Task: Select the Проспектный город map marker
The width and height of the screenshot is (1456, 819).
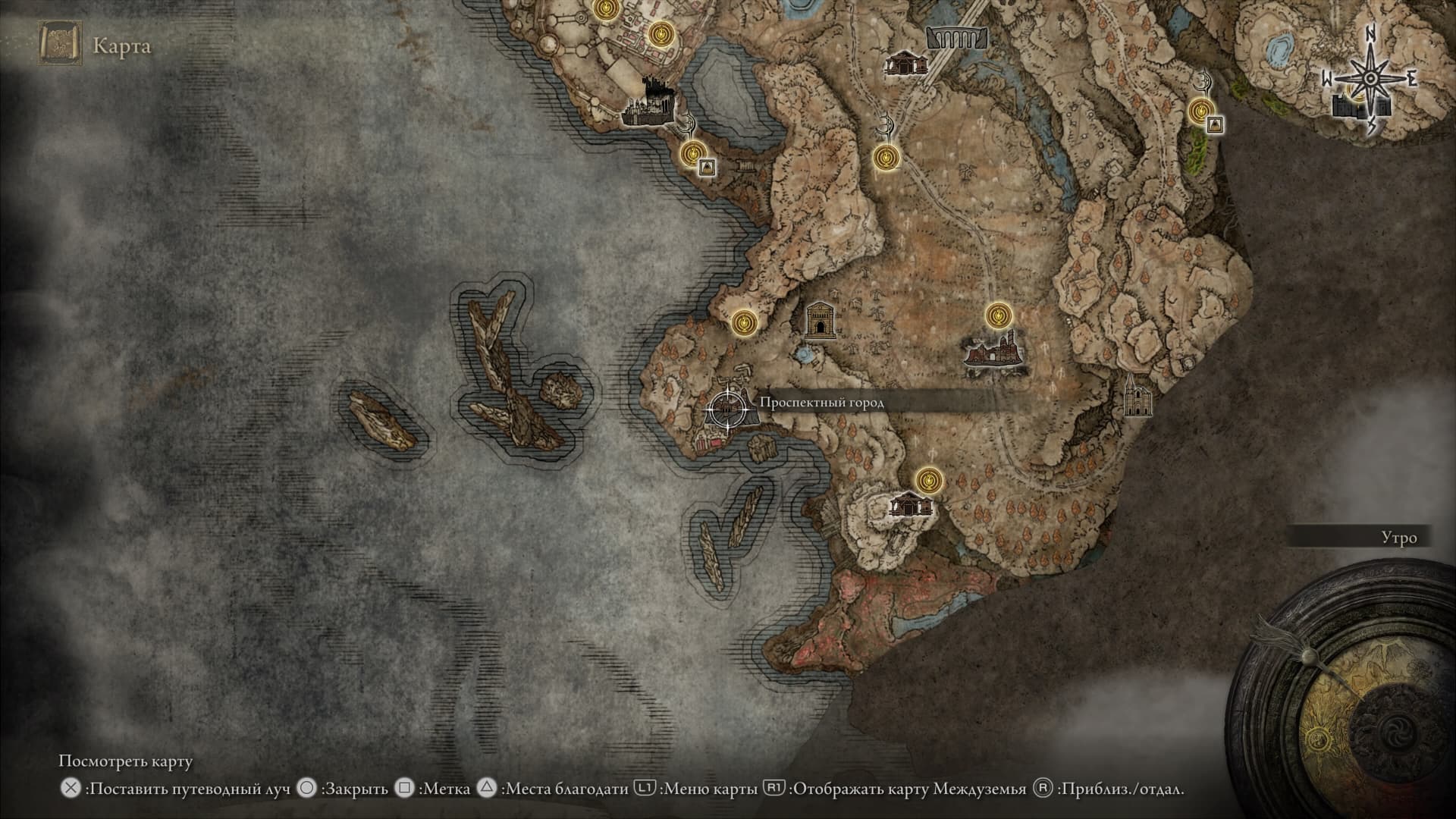Action: (x=726, y=409)
